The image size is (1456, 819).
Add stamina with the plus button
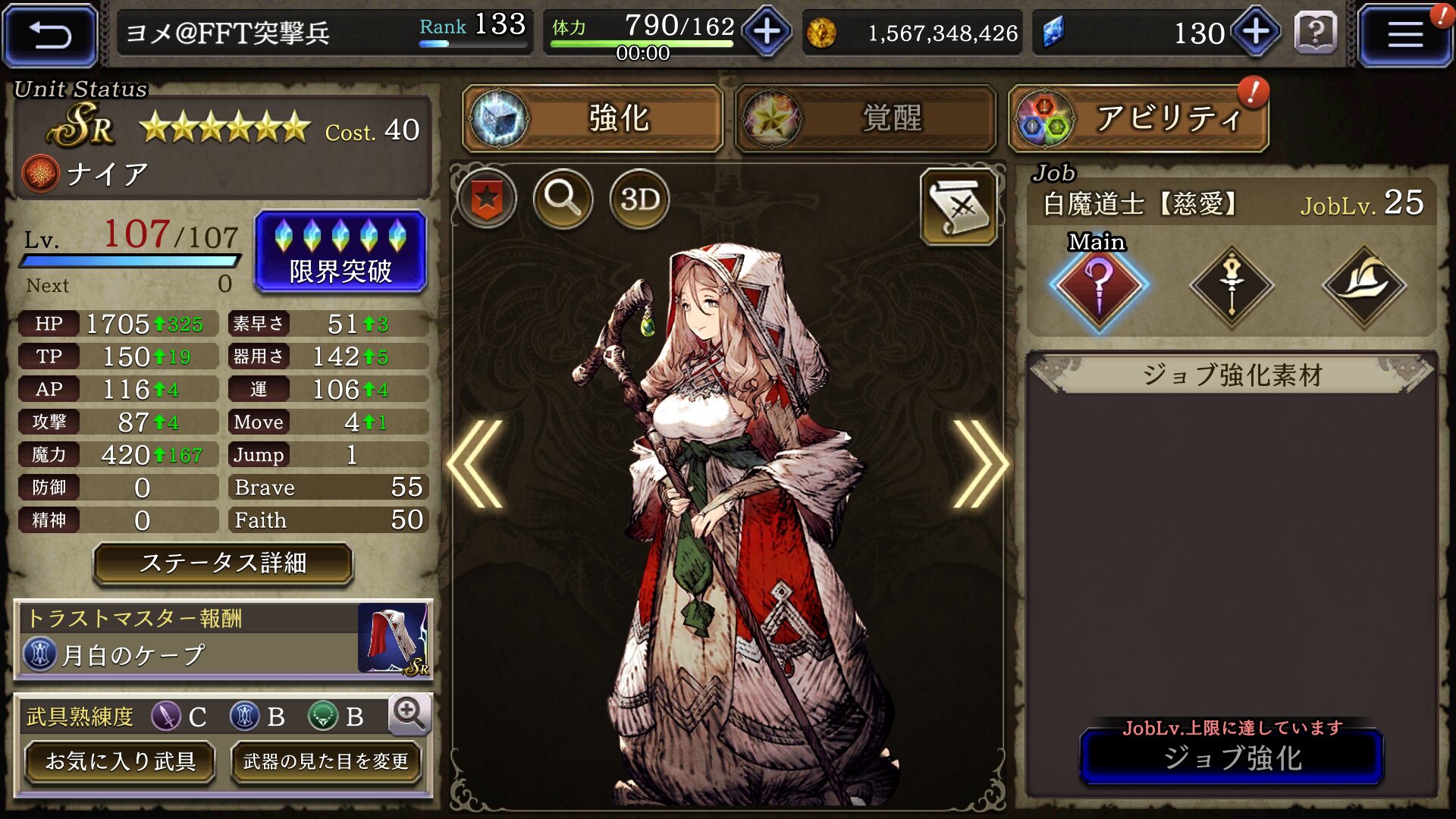(x=767, y=32)
